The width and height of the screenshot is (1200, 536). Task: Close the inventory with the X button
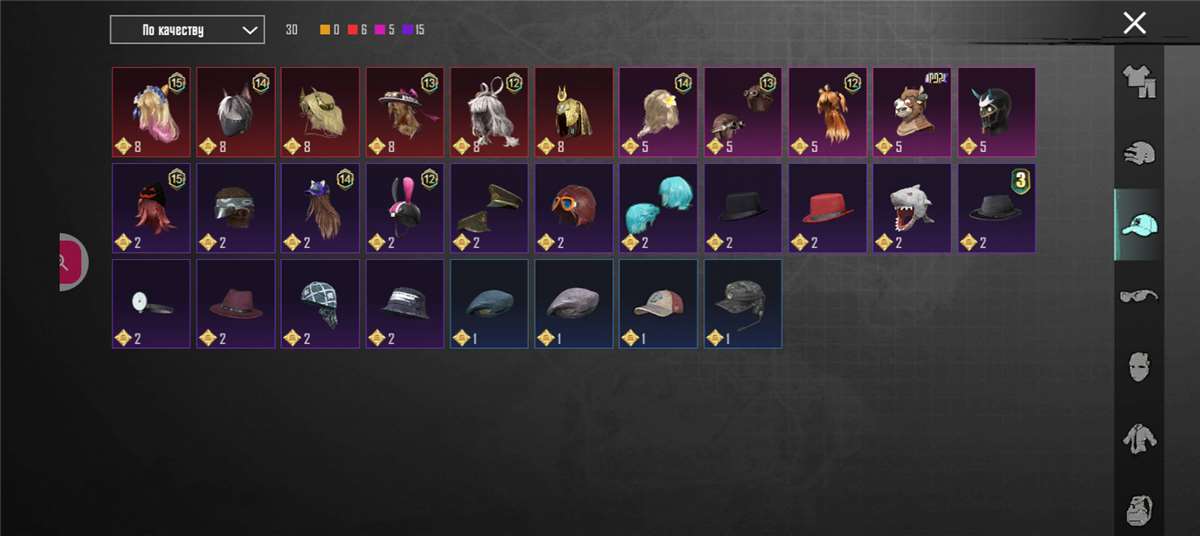coord(1134,24)
